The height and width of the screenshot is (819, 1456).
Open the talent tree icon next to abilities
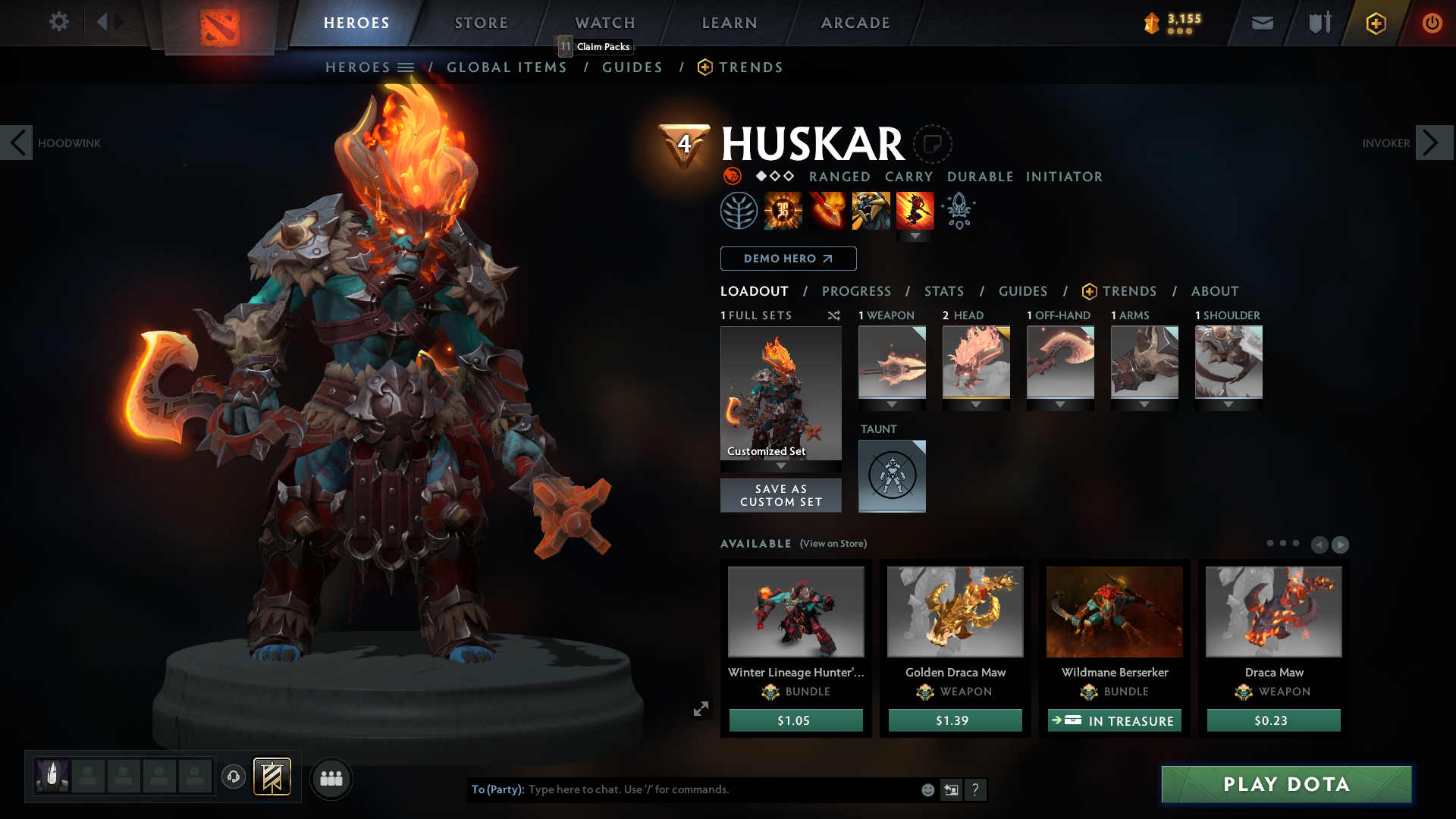pos(740,210)
